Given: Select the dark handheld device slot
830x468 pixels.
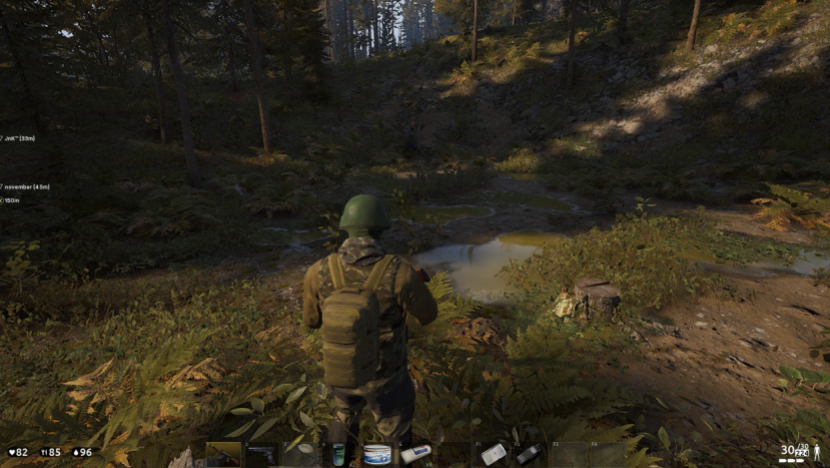Looking at the screenshot, I should [x=530, y=454].
